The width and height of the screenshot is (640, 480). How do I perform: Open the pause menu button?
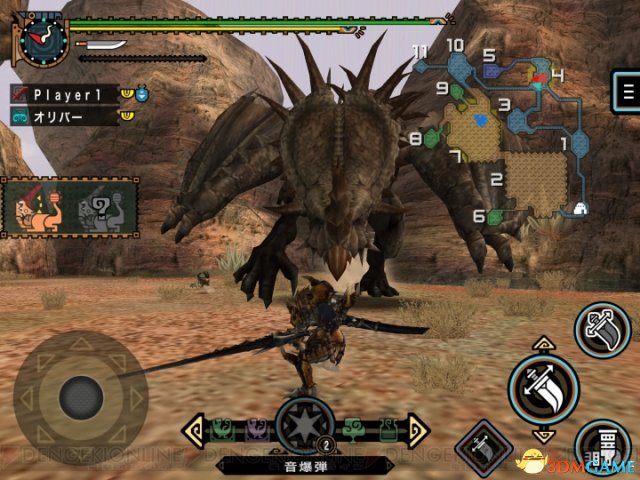pos(627,93)
